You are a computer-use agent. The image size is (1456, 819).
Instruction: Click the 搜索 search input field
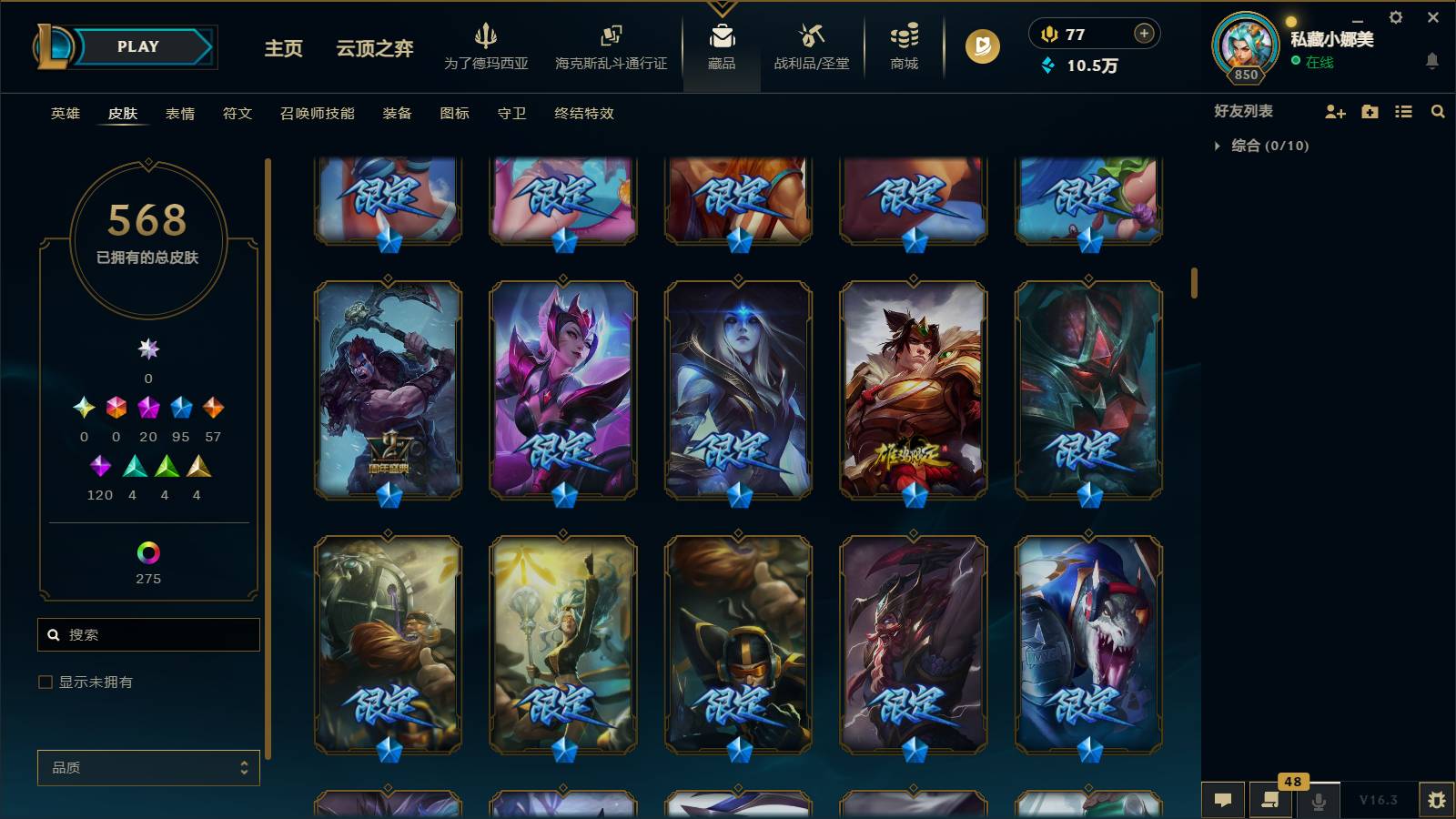coord(148,634)
